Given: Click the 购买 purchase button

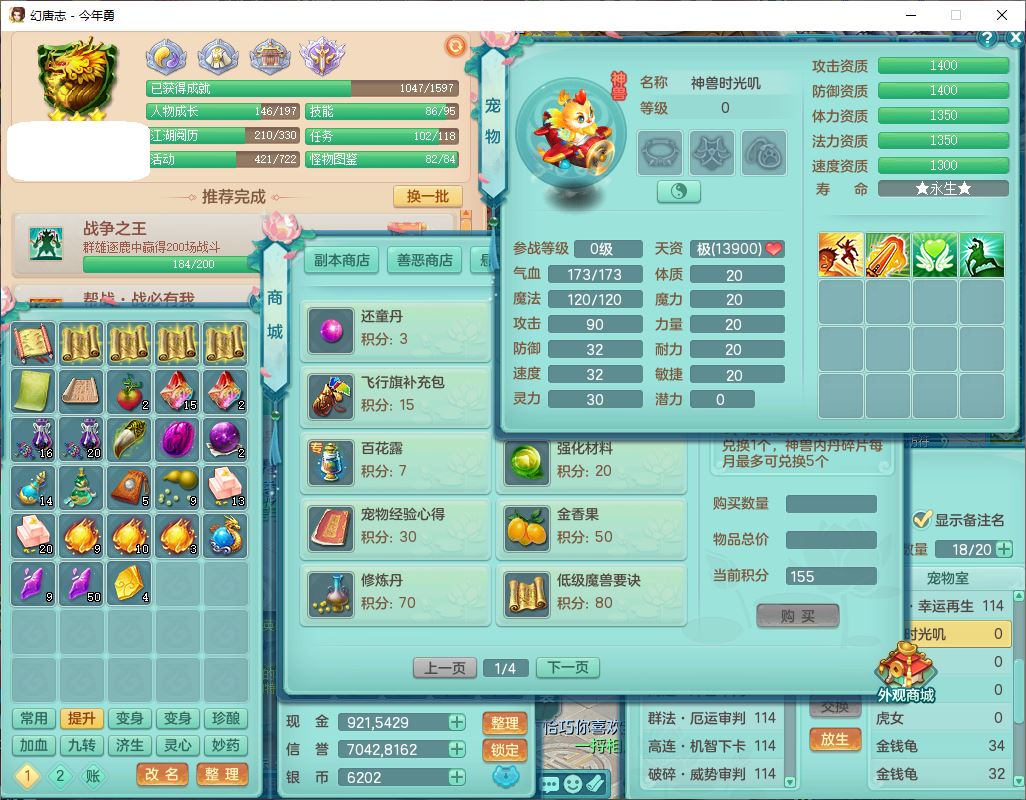Looking at the screenshot, I should click(797, 616).
